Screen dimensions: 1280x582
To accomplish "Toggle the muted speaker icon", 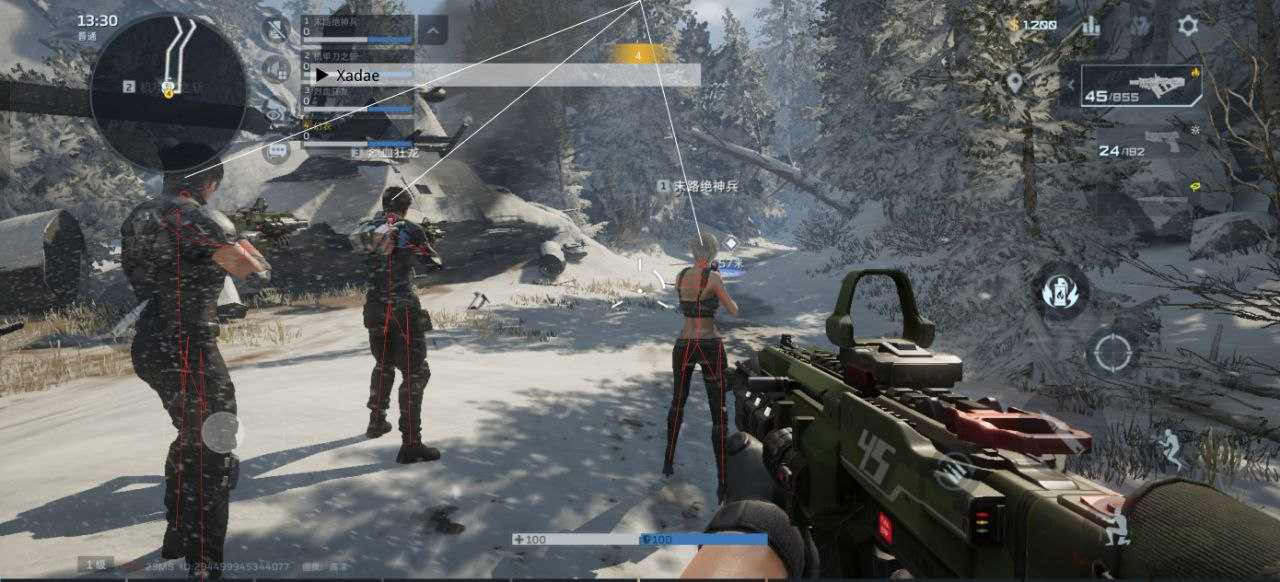I will 275,28.
